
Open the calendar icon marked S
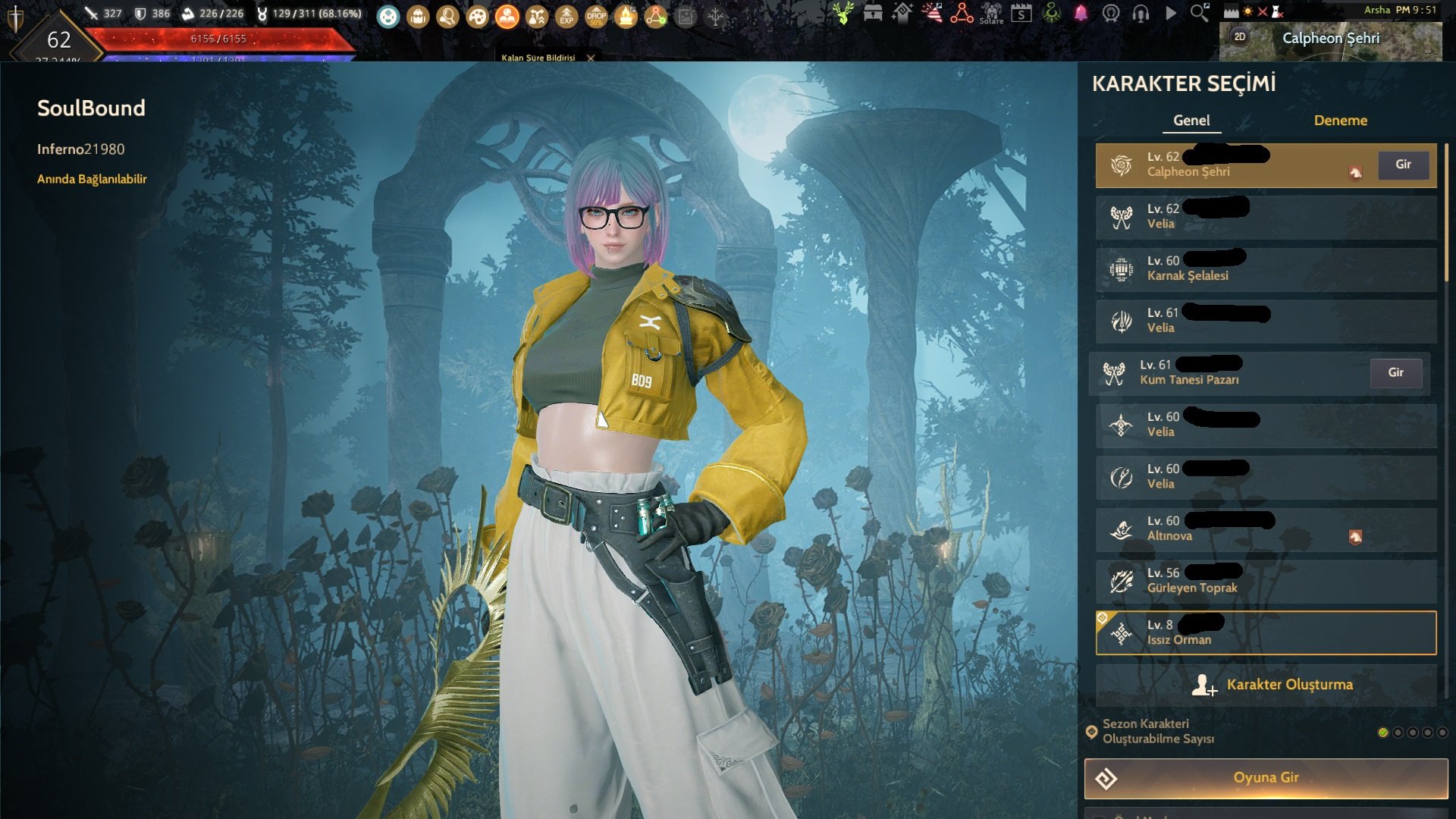tap(1021, 14)
